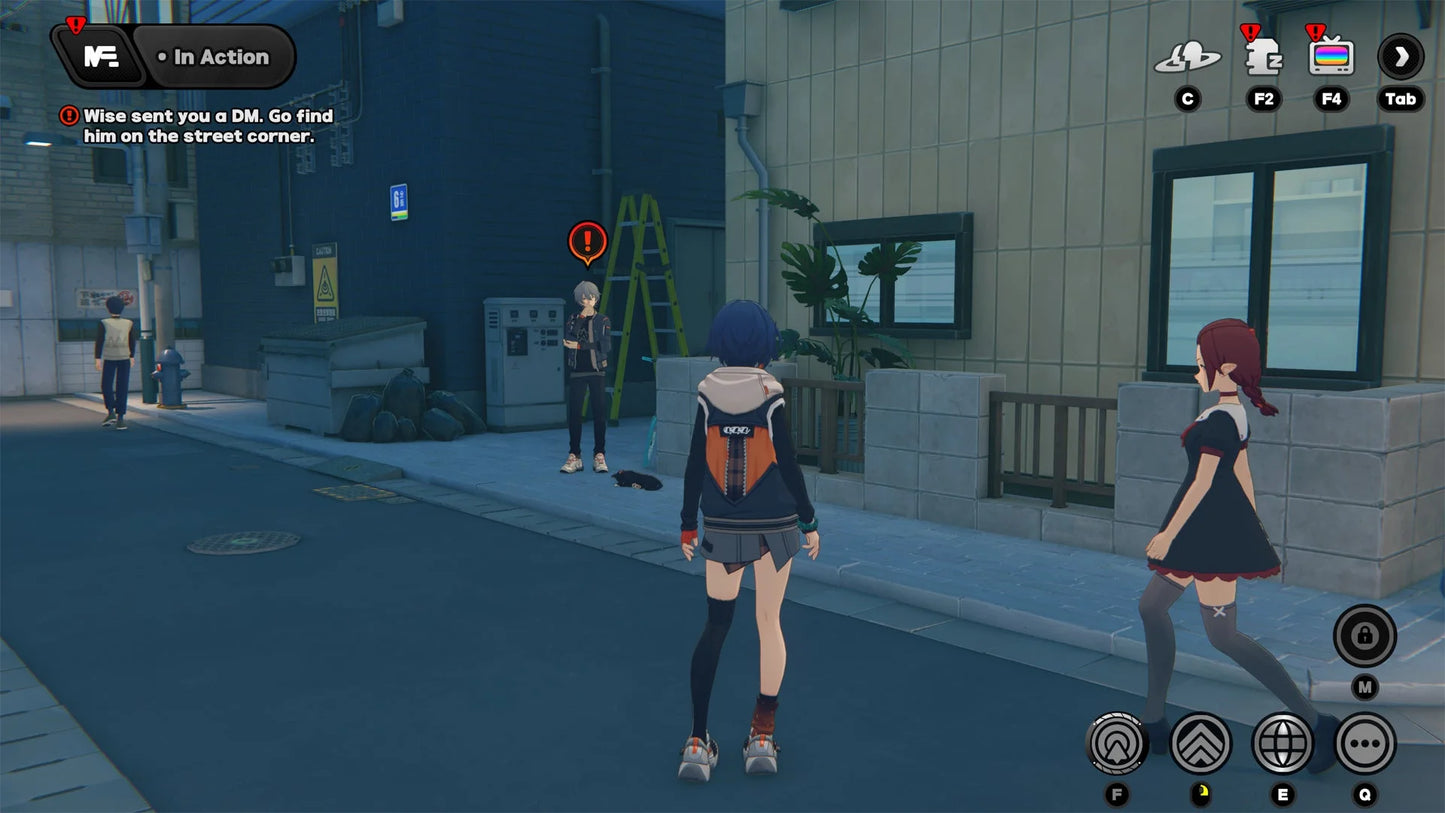Open the ringed planet icon menu
This screenshot has height=813, width=1445.
tap(1187, 59)
